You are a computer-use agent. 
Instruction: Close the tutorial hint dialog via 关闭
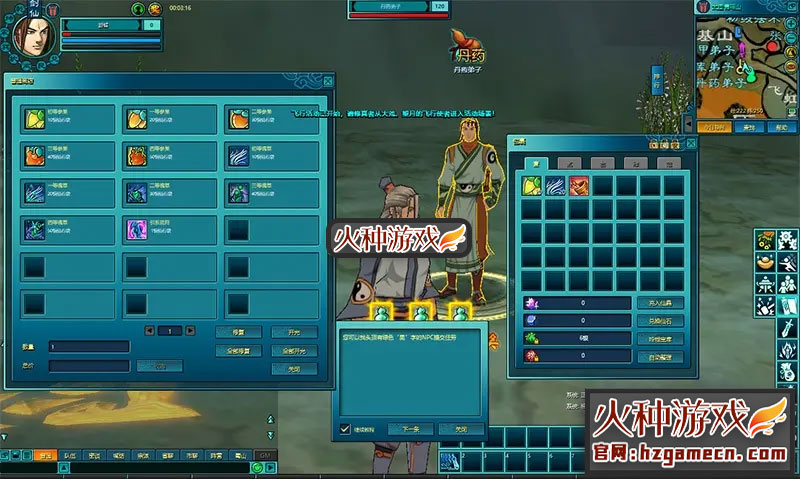coord(459,428)
